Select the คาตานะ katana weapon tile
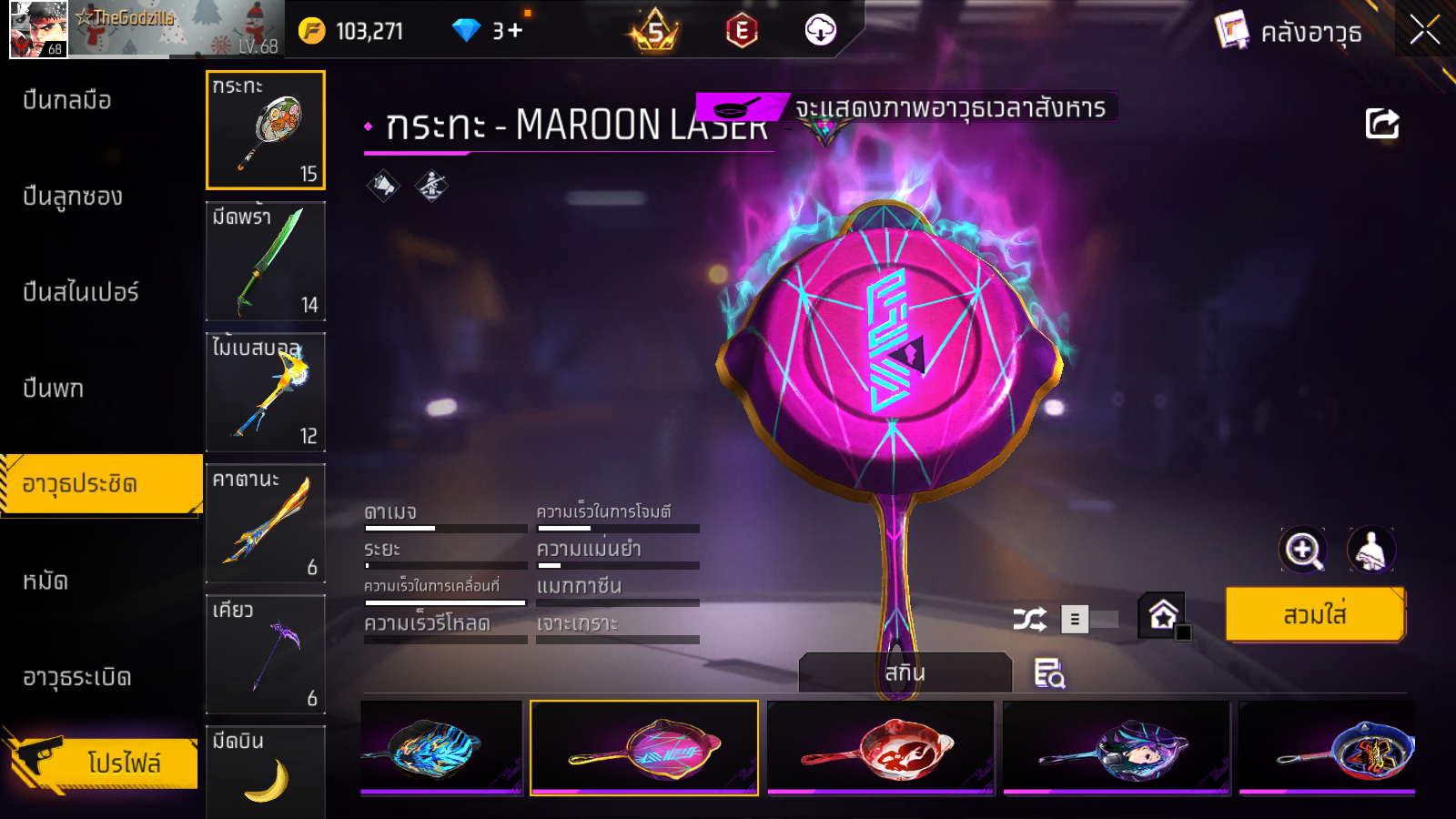 pyautogui.click(x=266, y=523)
